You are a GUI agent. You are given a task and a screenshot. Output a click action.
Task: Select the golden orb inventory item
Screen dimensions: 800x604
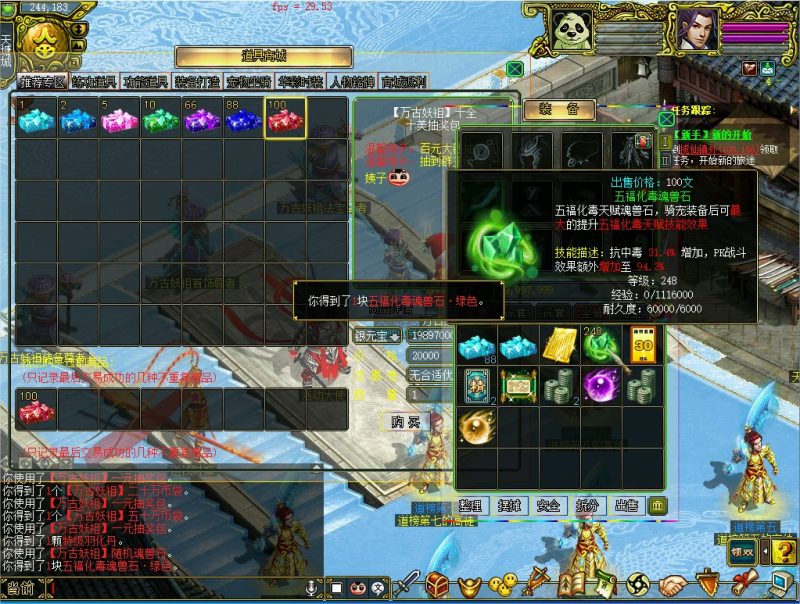pos(477,427)
